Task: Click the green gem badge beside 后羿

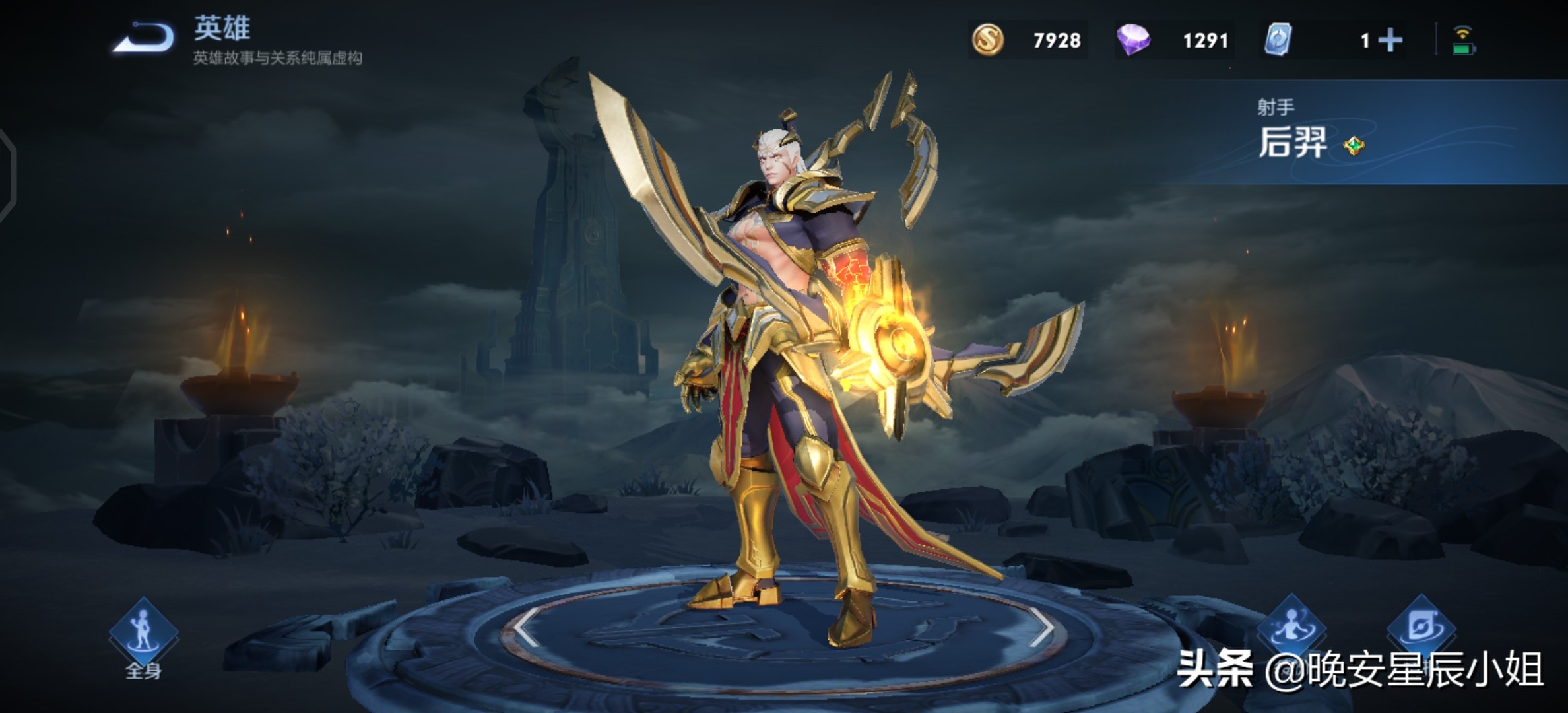Action: 1354,146
